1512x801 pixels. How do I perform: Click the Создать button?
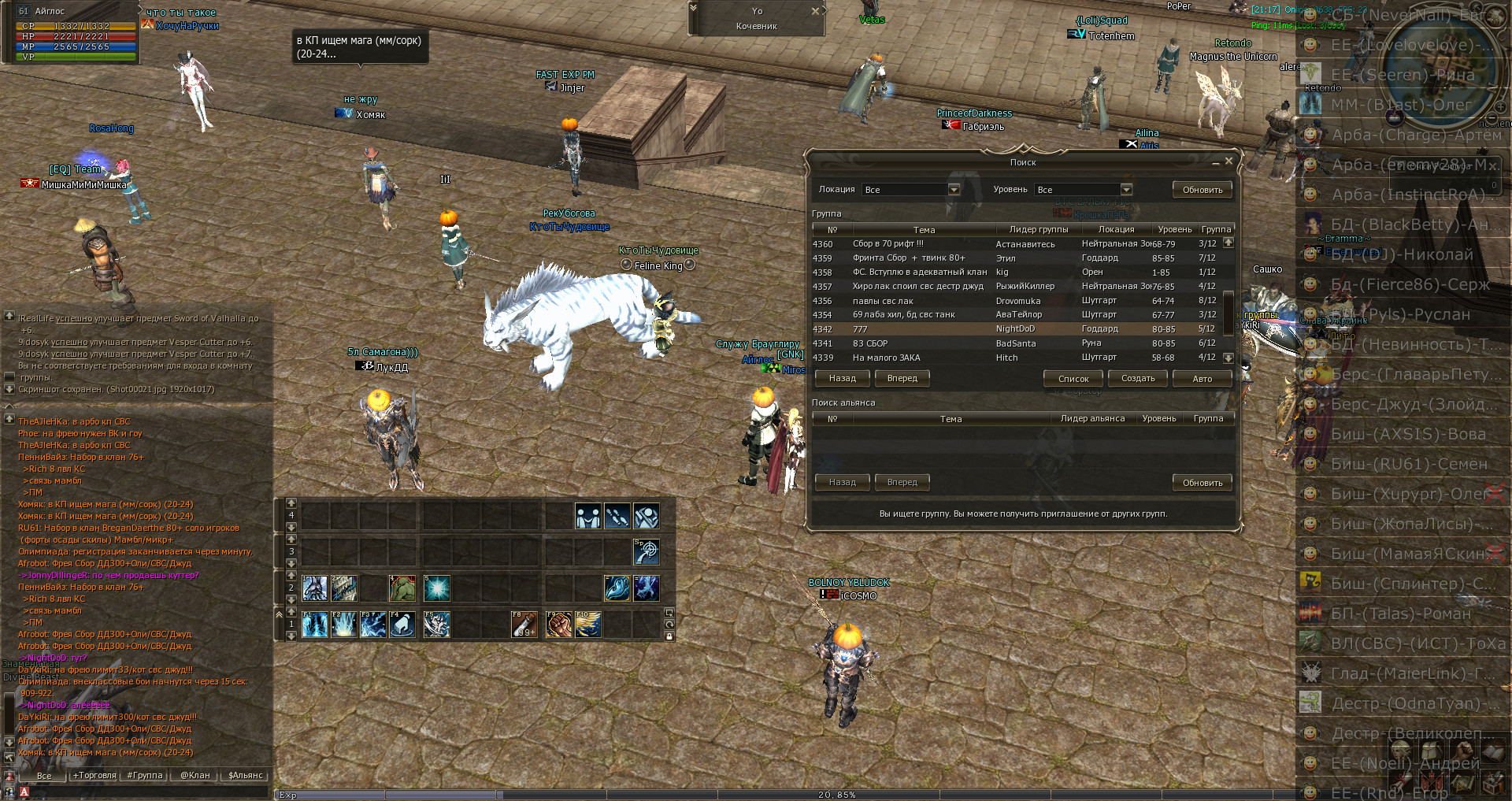coord(1138,379)
